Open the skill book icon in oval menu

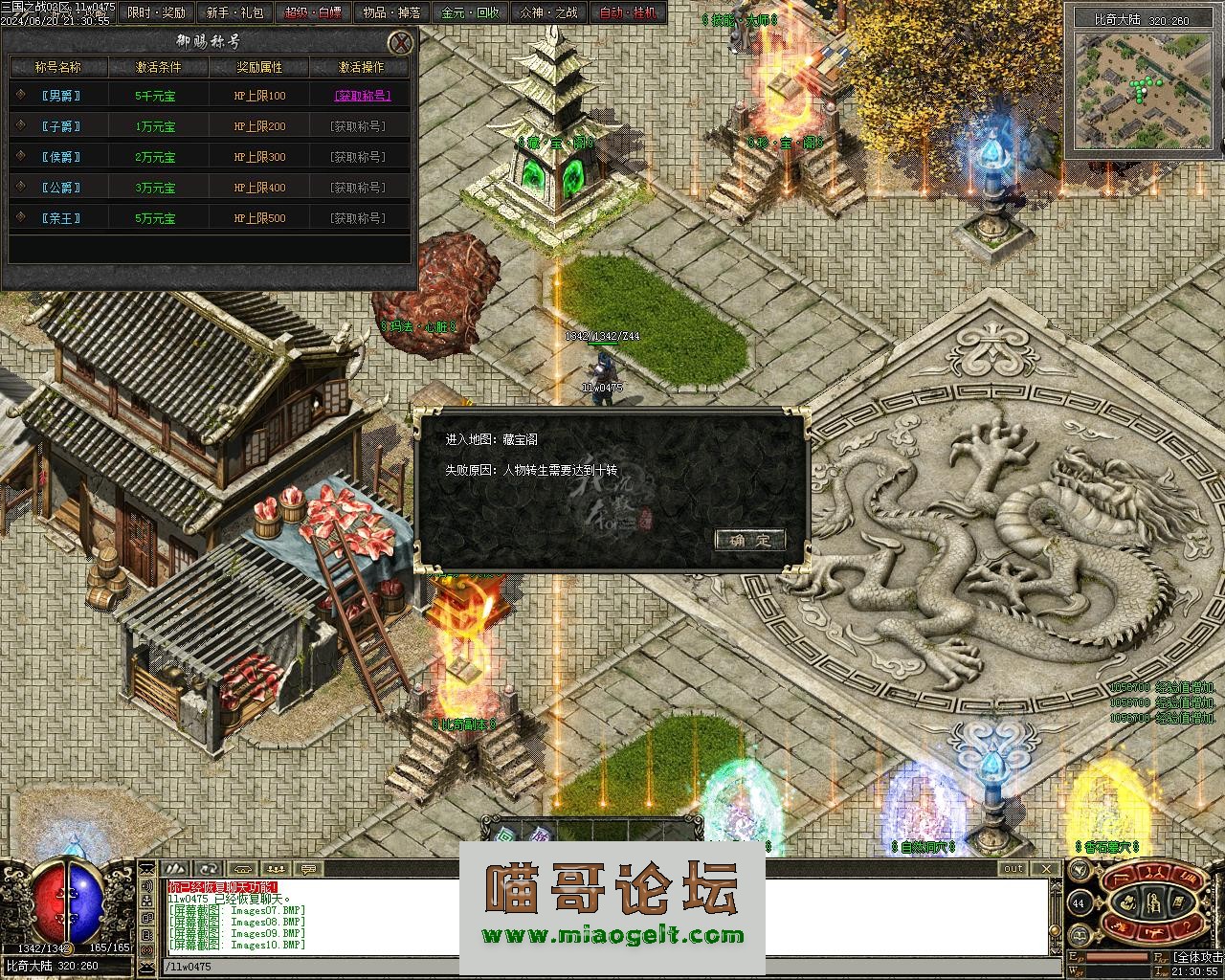tap(1177, 902)
